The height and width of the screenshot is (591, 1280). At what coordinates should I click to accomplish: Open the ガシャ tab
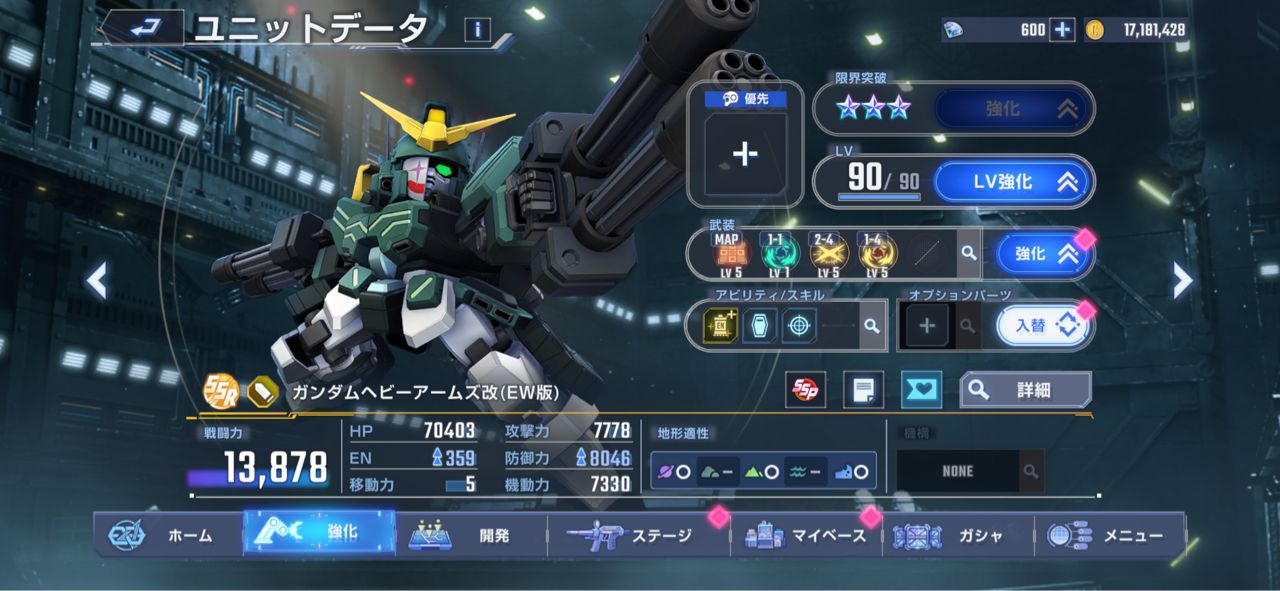(x=958, y=535)
